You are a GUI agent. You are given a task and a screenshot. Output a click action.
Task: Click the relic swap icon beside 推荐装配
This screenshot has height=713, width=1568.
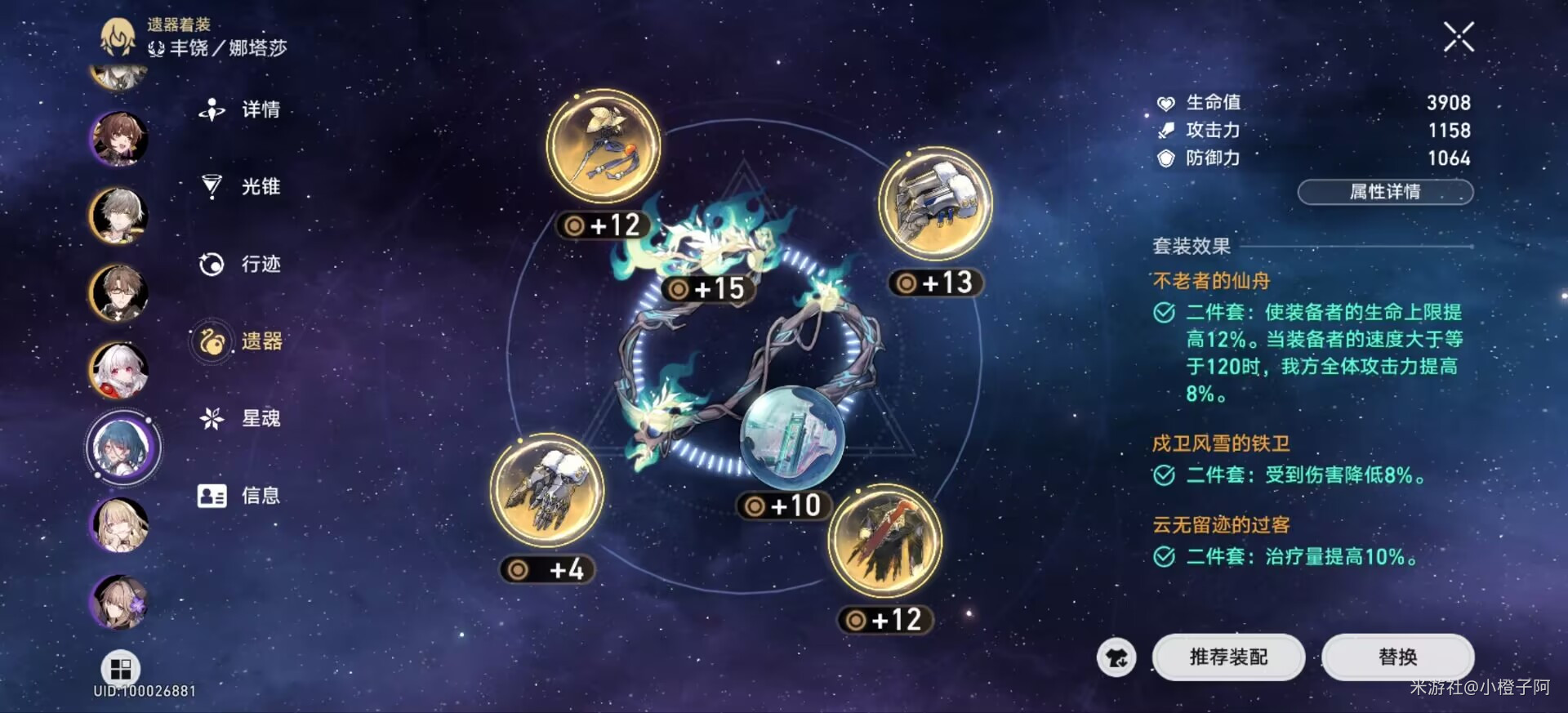click(1116, 657)
